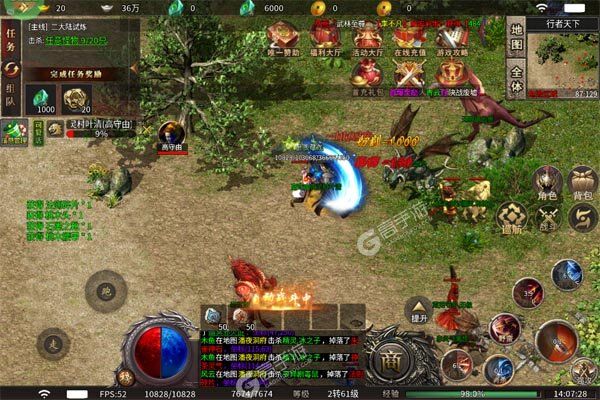Open the 游戏攻略 game guide
Image resolution: width=600 pixels, height=400 pixels.
tap(452, 38)
